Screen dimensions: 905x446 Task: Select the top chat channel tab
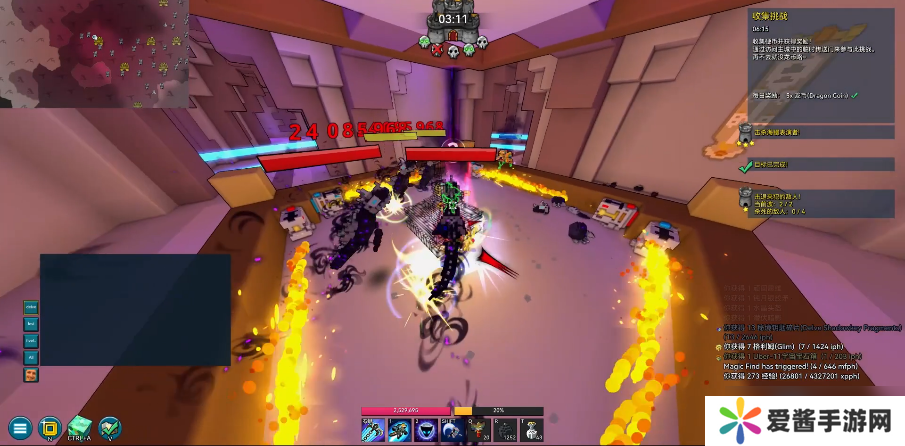pyautogui.click(x=31, y=308)
